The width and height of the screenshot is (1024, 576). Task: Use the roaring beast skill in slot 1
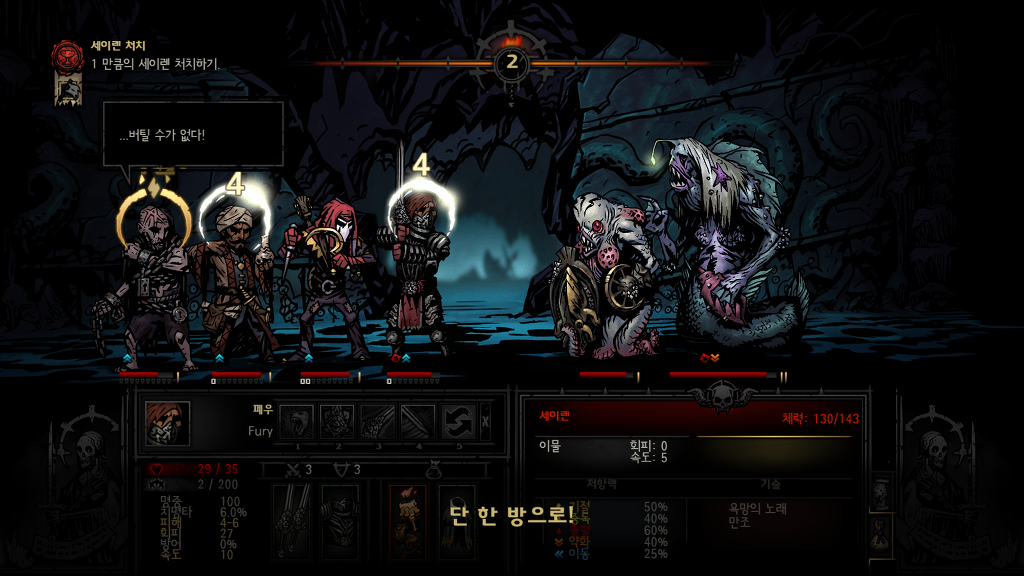click(297, 423)
